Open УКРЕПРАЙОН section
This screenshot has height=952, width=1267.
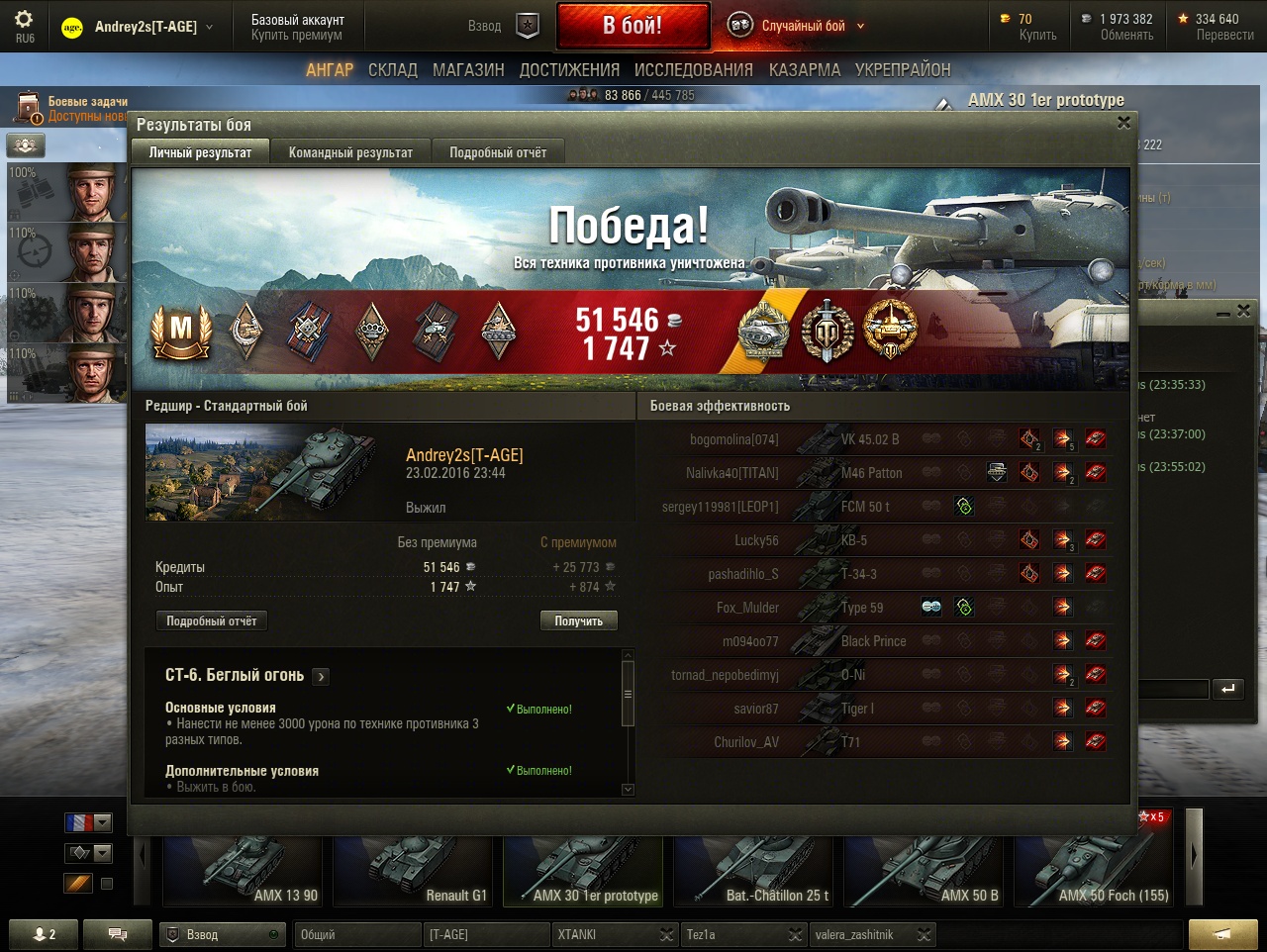902,70
